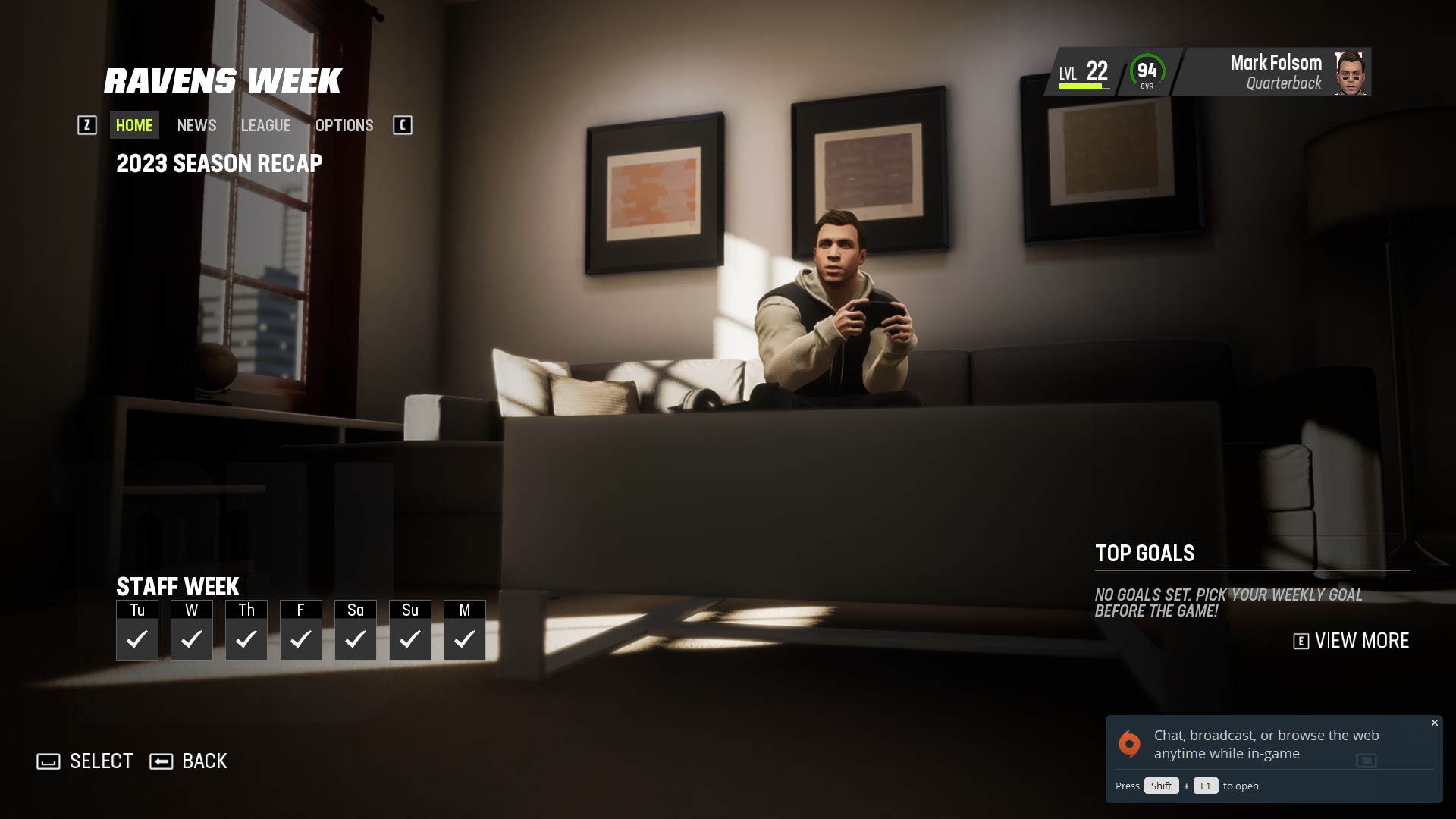Screen dimensions: 1456x819
Task: Select the Thursday day tile
Action: click(x=246, y=630)
